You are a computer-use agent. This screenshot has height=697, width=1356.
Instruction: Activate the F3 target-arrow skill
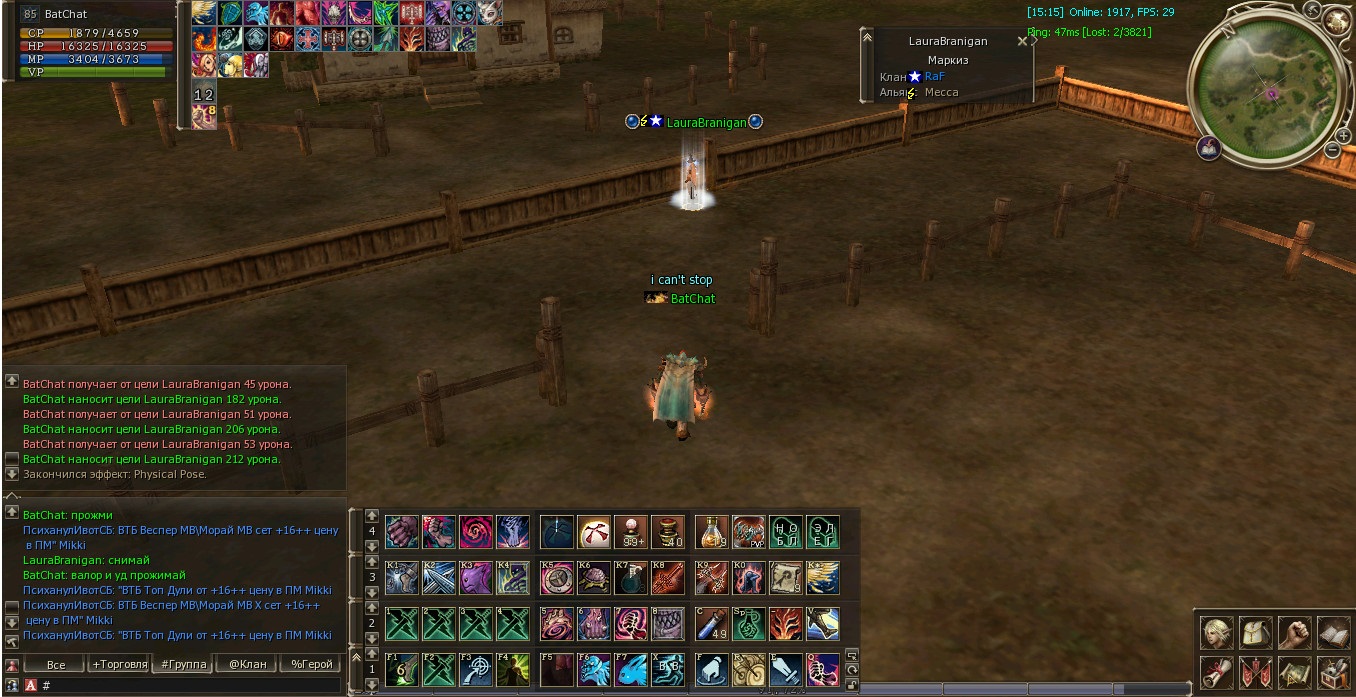coord(476,669)
